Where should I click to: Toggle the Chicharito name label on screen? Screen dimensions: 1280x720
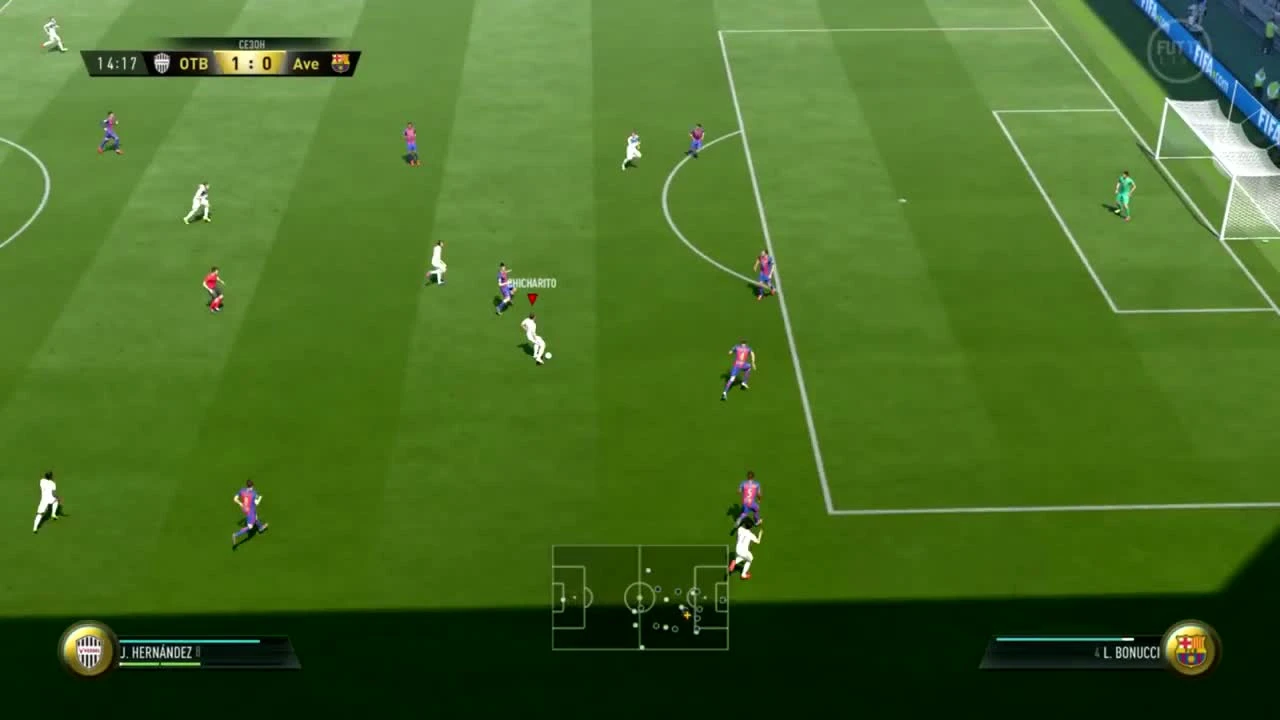(531, 282)
